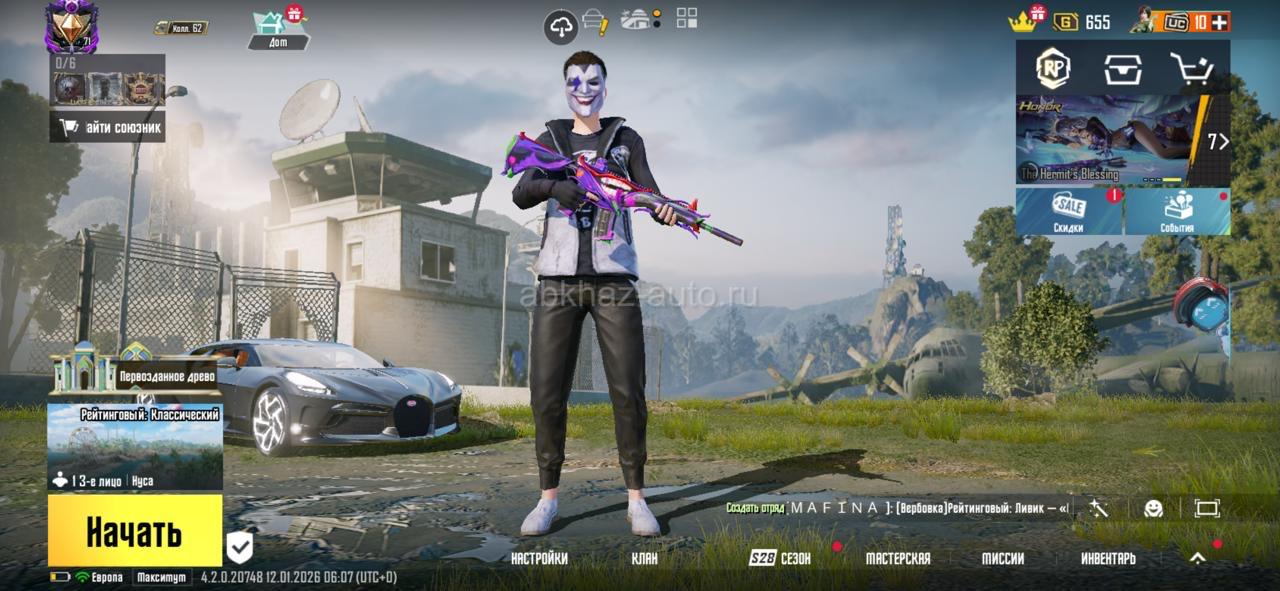The image size is (1280, 591).
Task: Open the shop cart icon
Action: click(x=1192, y=68)
